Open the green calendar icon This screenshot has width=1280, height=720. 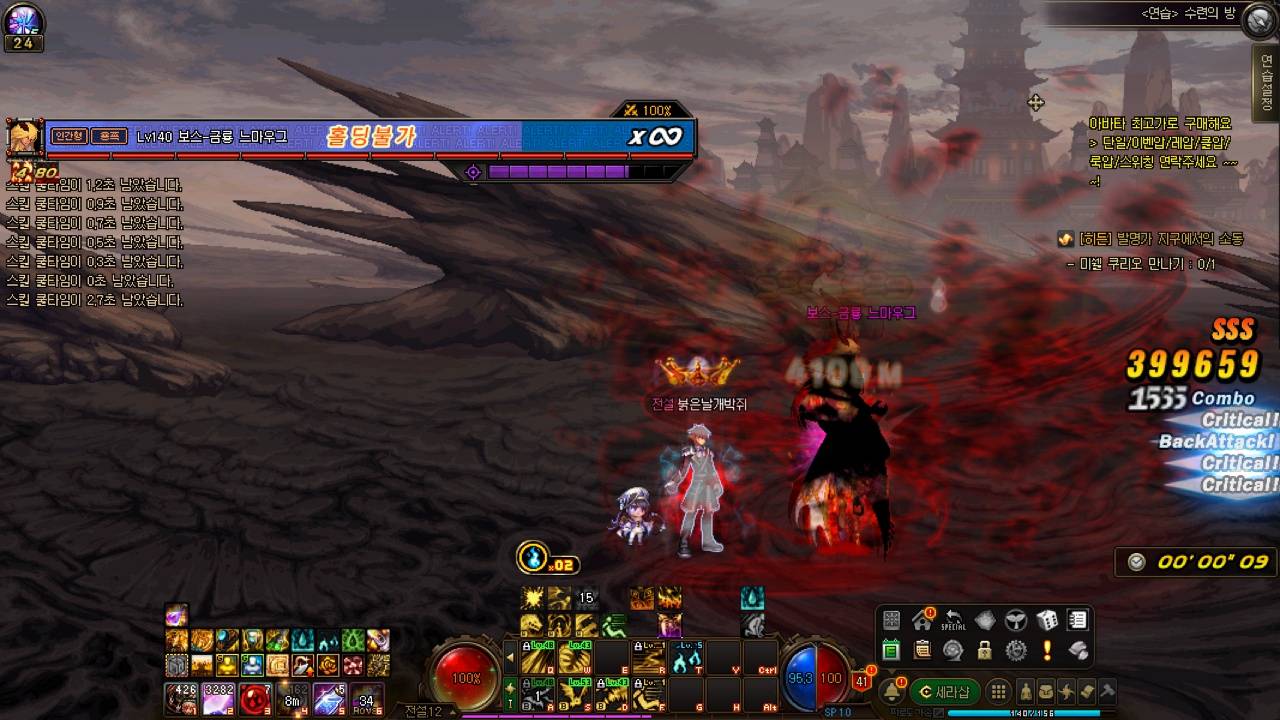[891, 651]
